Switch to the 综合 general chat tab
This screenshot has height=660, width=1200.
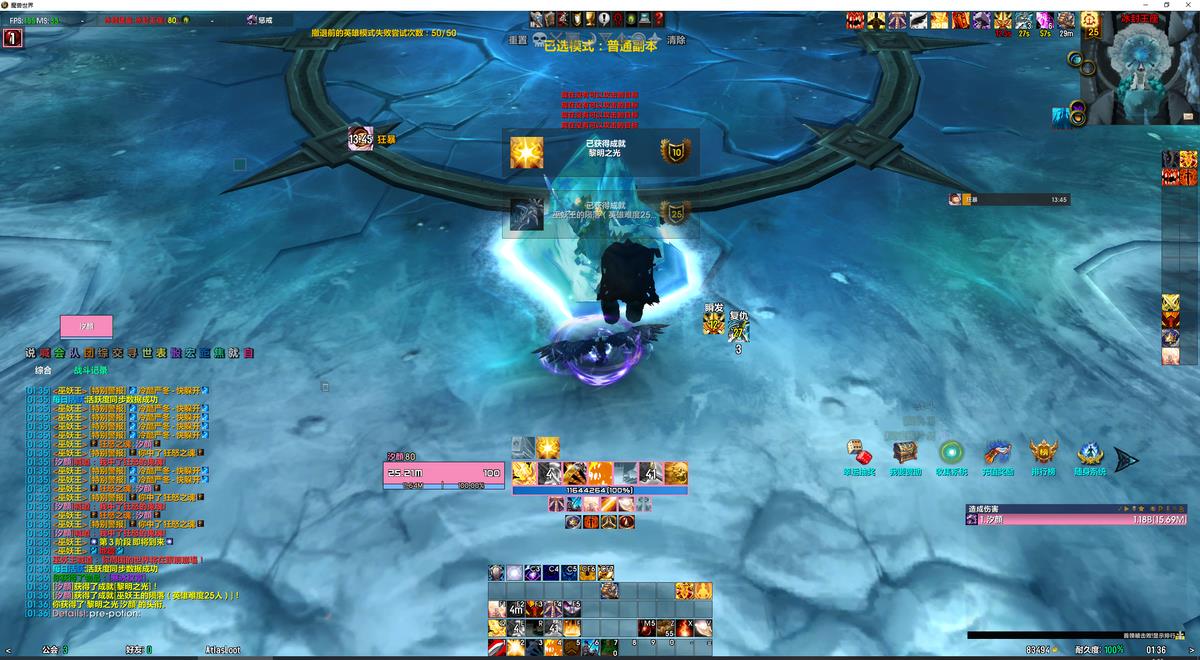coord(43,370)
